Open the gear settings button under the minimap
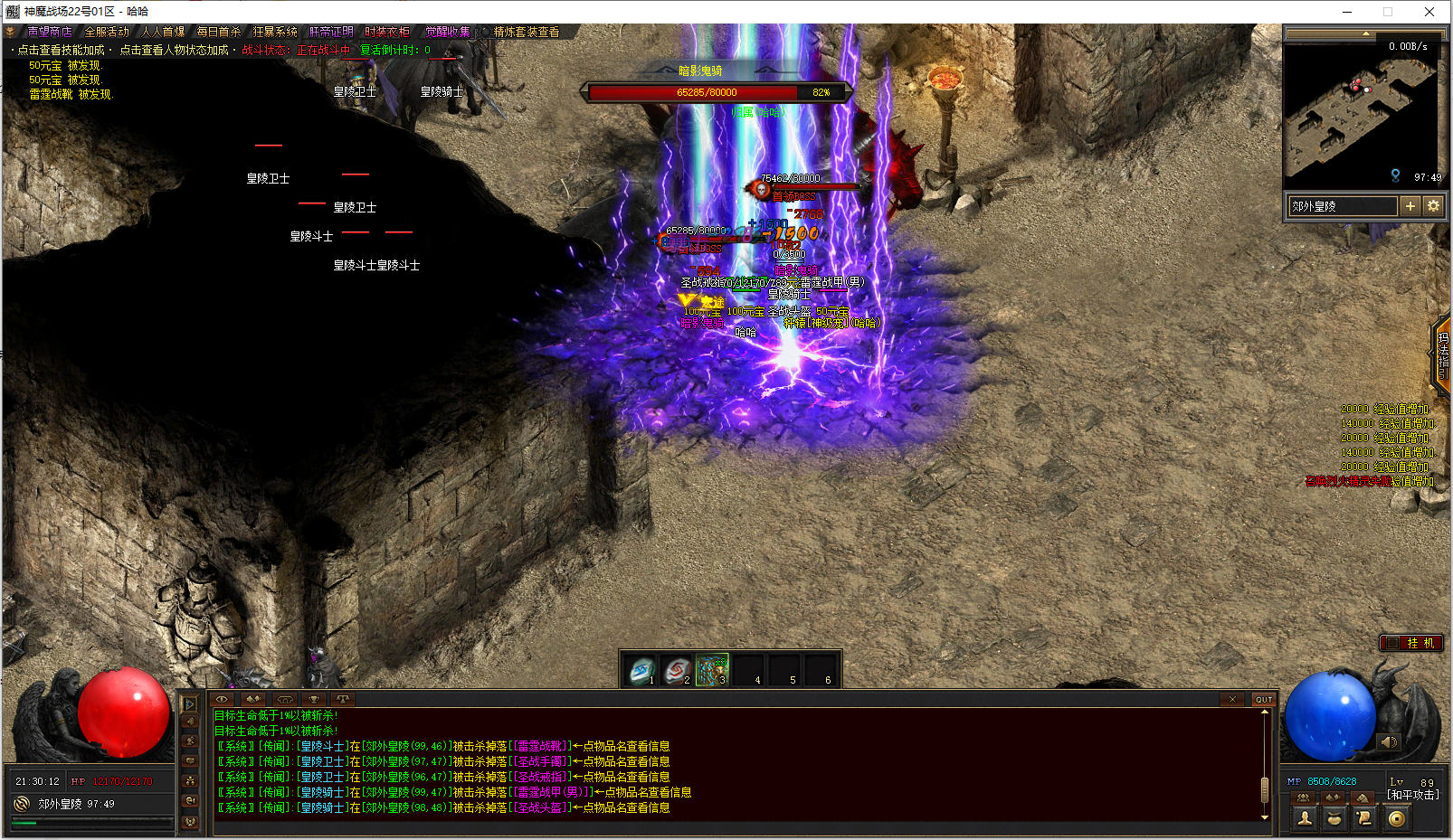Viewport: 1453px width, 840px height. click(1433, 206)
